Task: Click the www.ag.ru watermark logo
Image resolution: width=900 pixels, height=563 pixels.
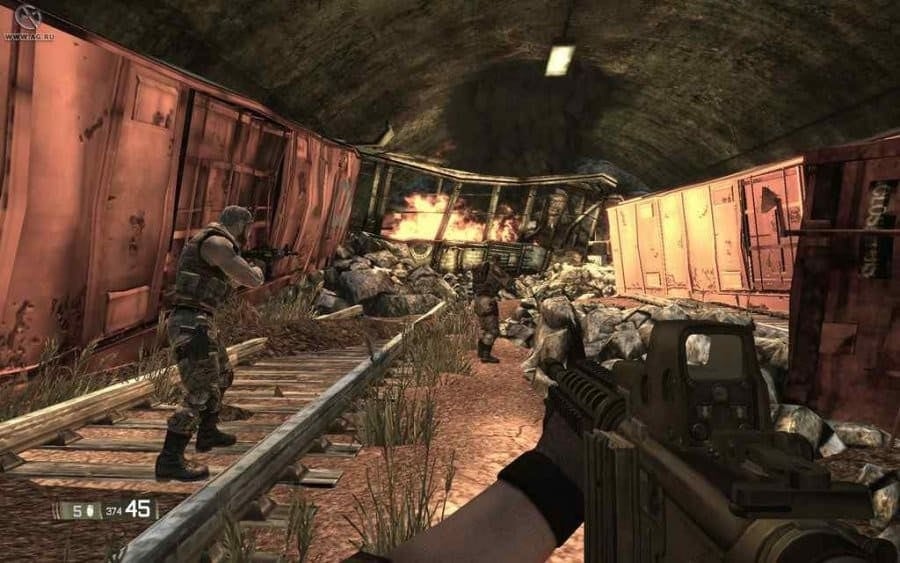Action: pyautogui.click(x=26, y=19)
